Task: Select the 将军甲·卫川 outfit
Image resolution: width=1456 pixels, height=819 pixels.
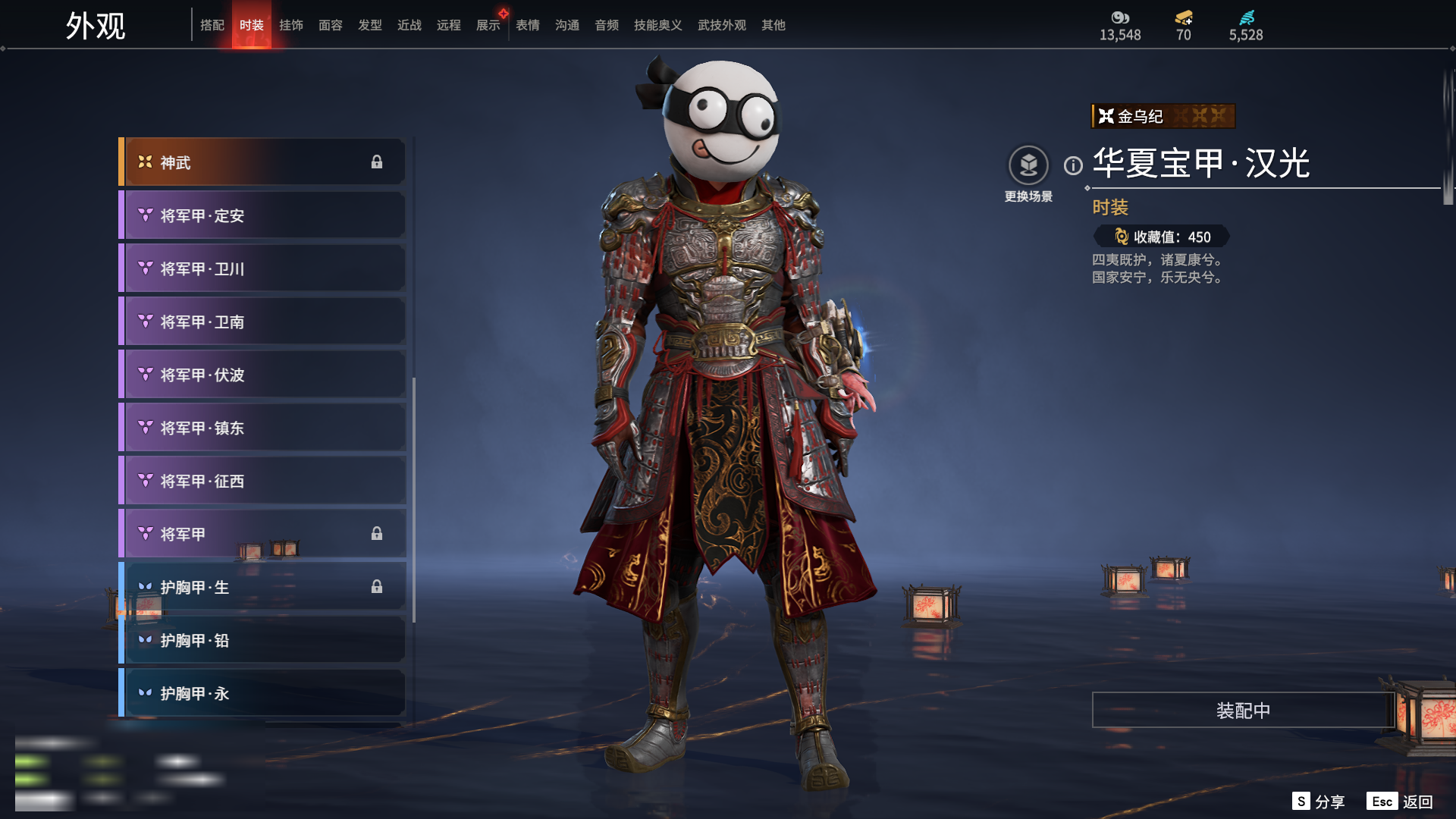Action: [x=262, y=268]
